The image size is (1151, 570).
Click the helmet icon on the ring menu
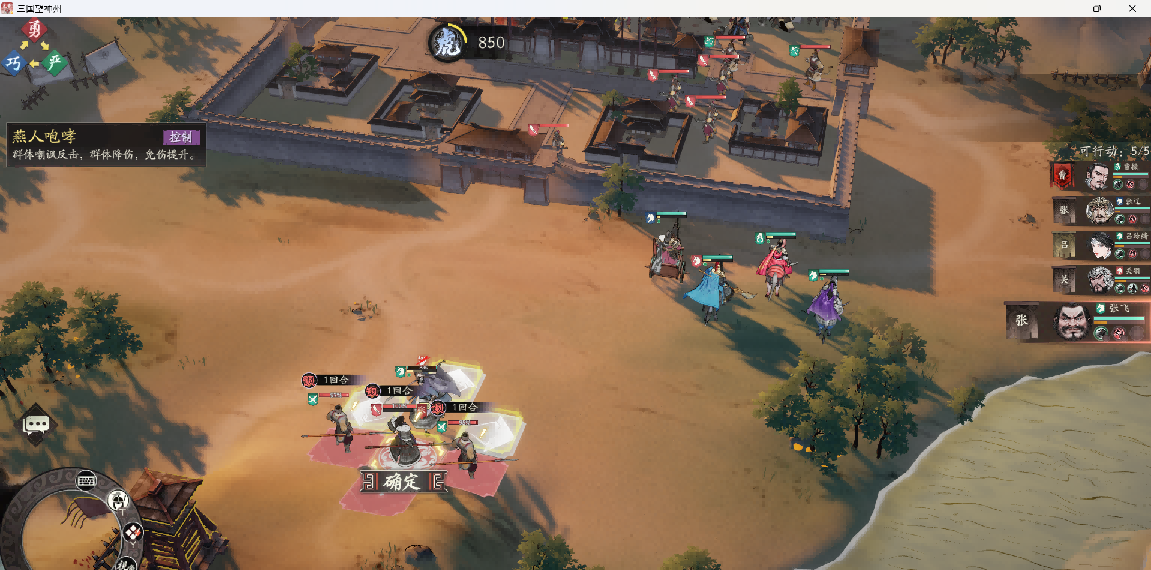(118, 500)
